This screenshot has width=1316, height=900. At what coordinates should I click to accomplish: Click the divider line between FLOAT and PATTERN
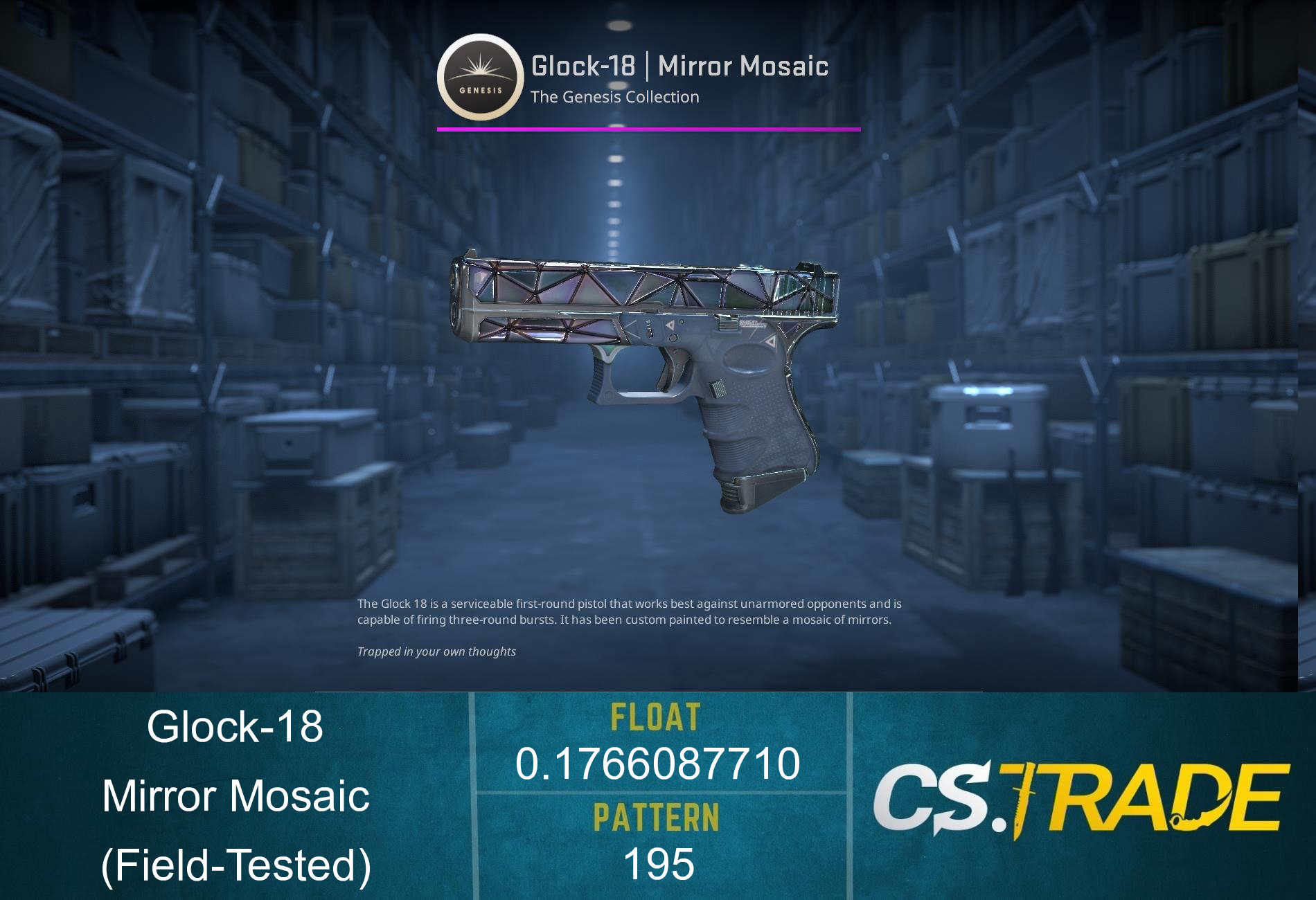click(x=658, y=791)
